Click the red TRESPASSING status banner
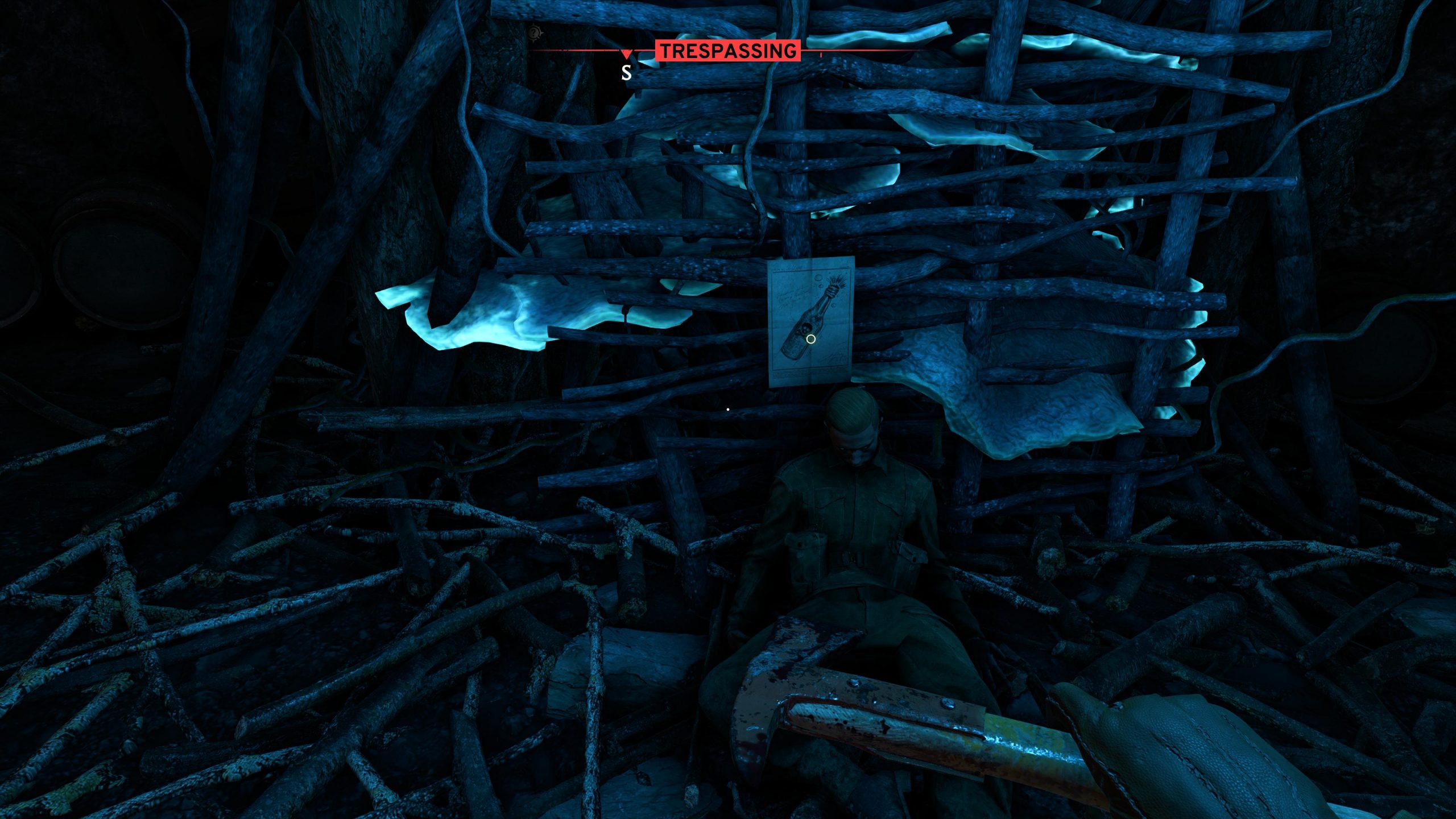The width and height of the screenshot is (1456, 819). coord(728,51)
